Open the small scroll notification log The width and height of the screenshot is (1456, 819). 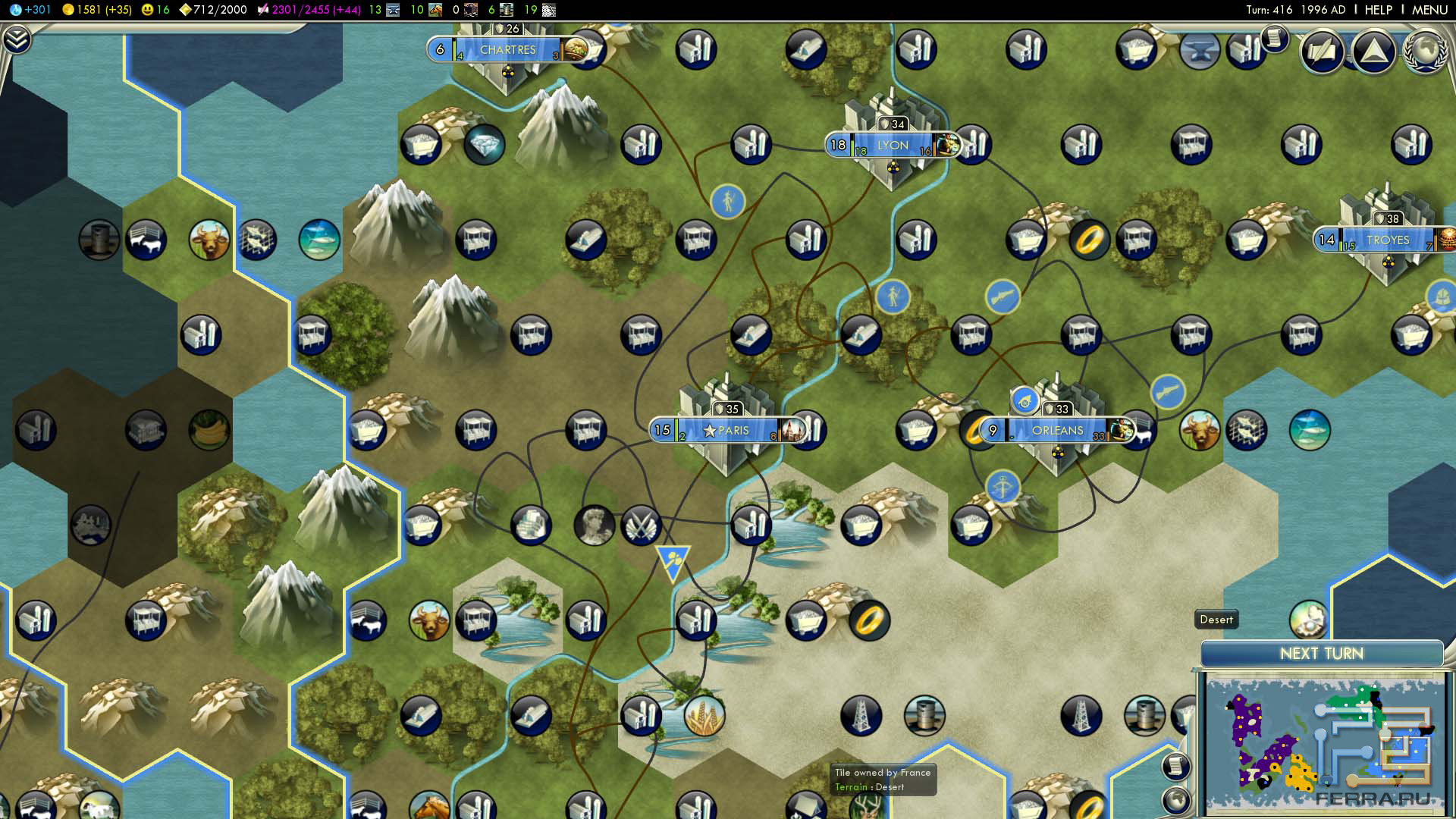(1275, 38)
